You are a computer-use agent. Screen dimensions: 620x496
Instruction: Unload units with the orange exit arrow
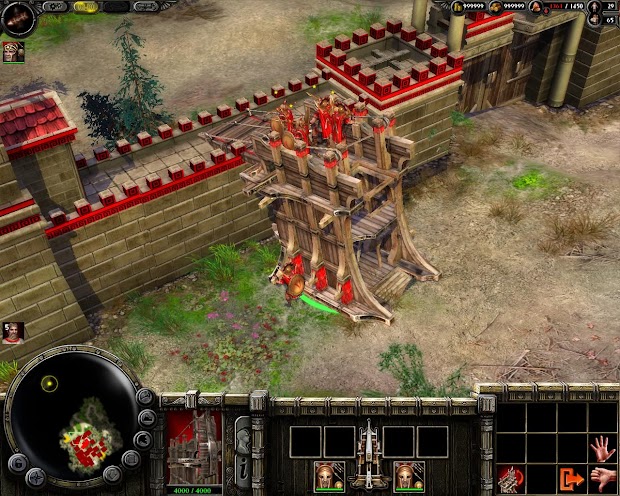(x=572, y=478)
